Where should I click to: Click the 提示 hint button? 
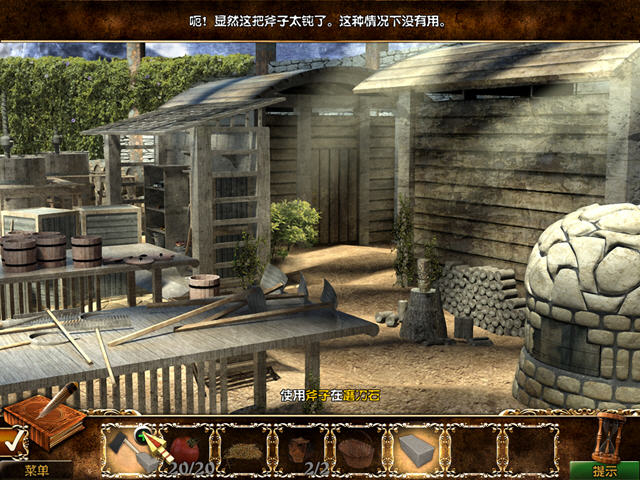coord(604,470)
